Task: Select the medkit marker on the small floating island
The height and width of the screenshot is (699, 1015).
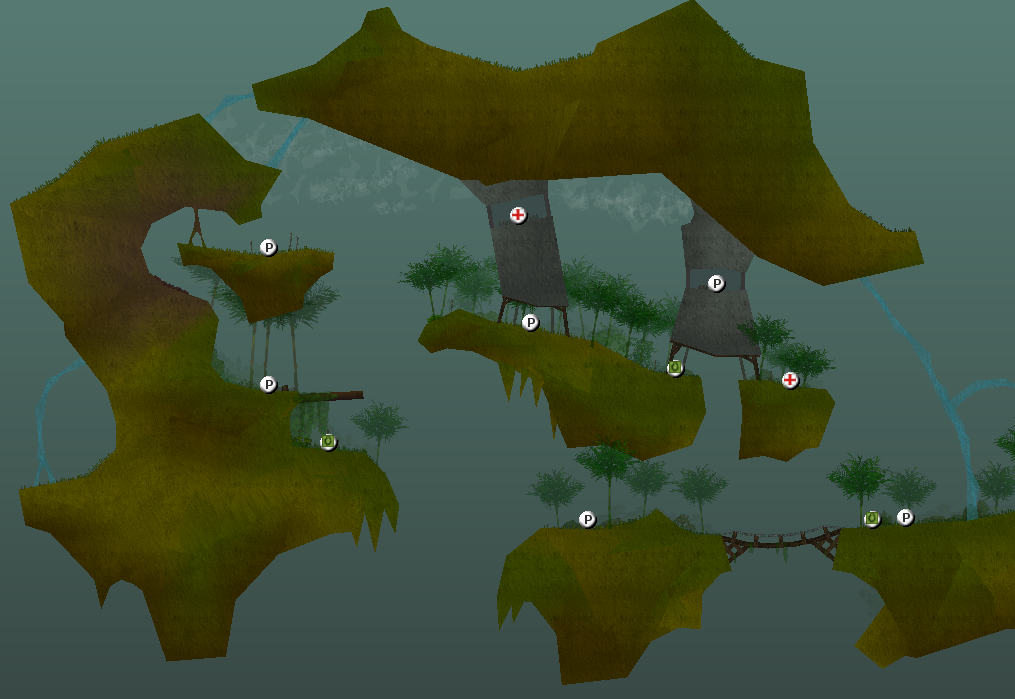Action: [x=790, y=380]
